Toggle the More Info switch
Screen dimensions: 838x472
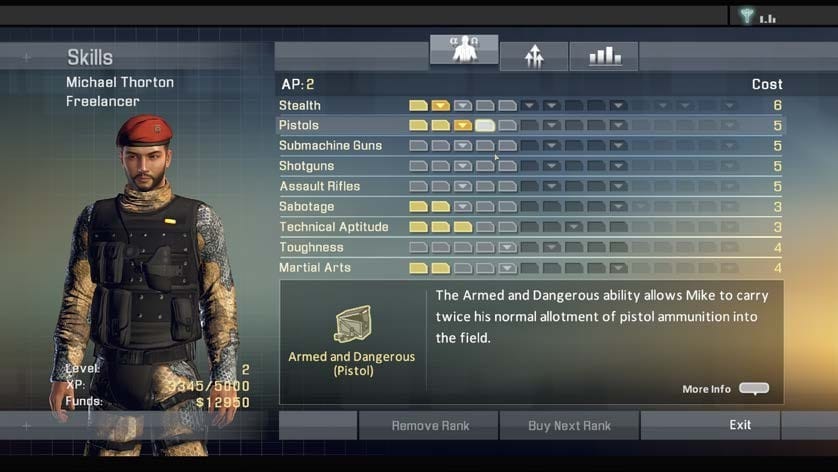click(754, 389)
